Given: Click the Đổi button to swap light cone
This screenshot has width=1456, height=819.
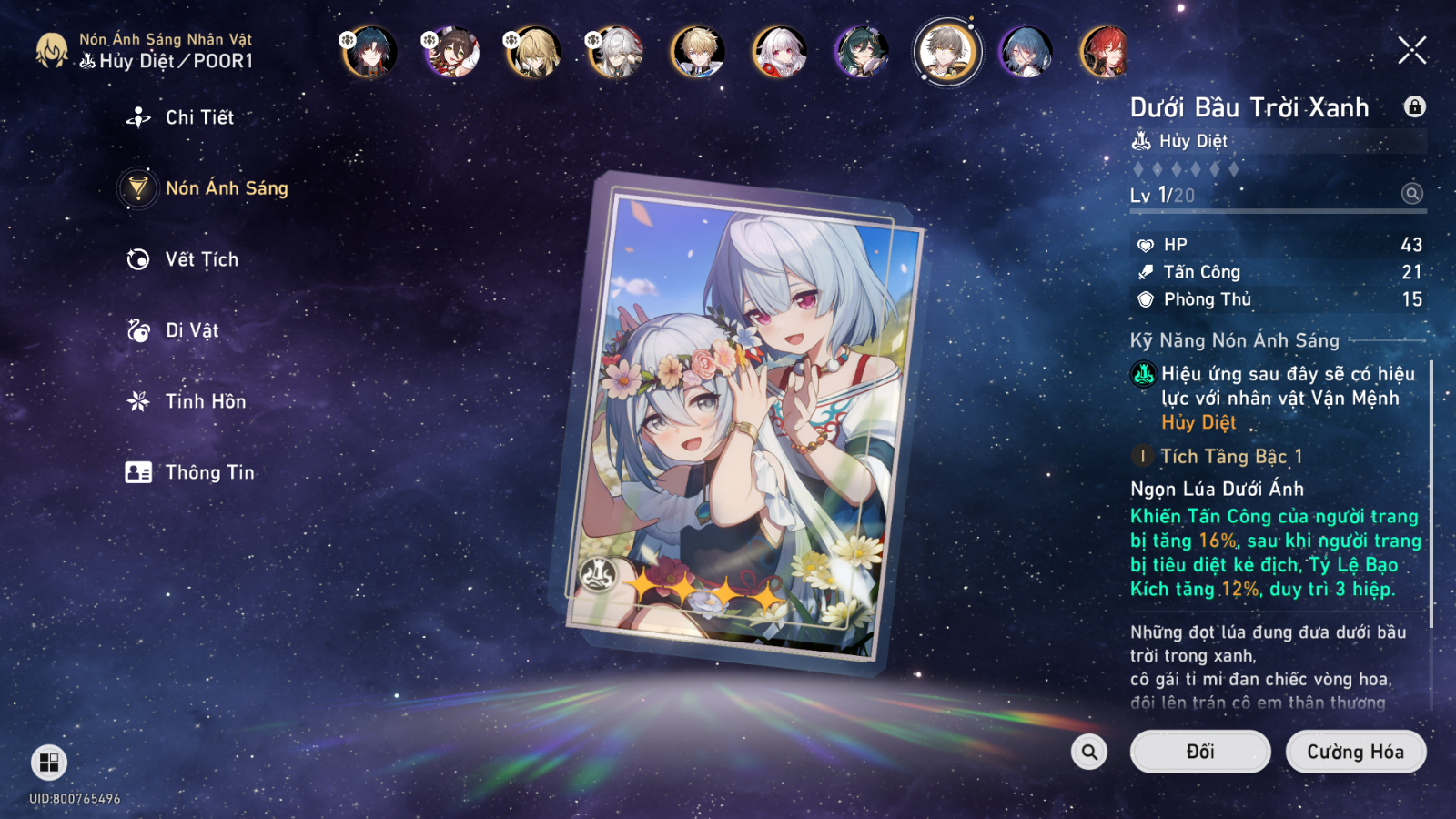Looking at the screenshot, I should coord(1199,752).
